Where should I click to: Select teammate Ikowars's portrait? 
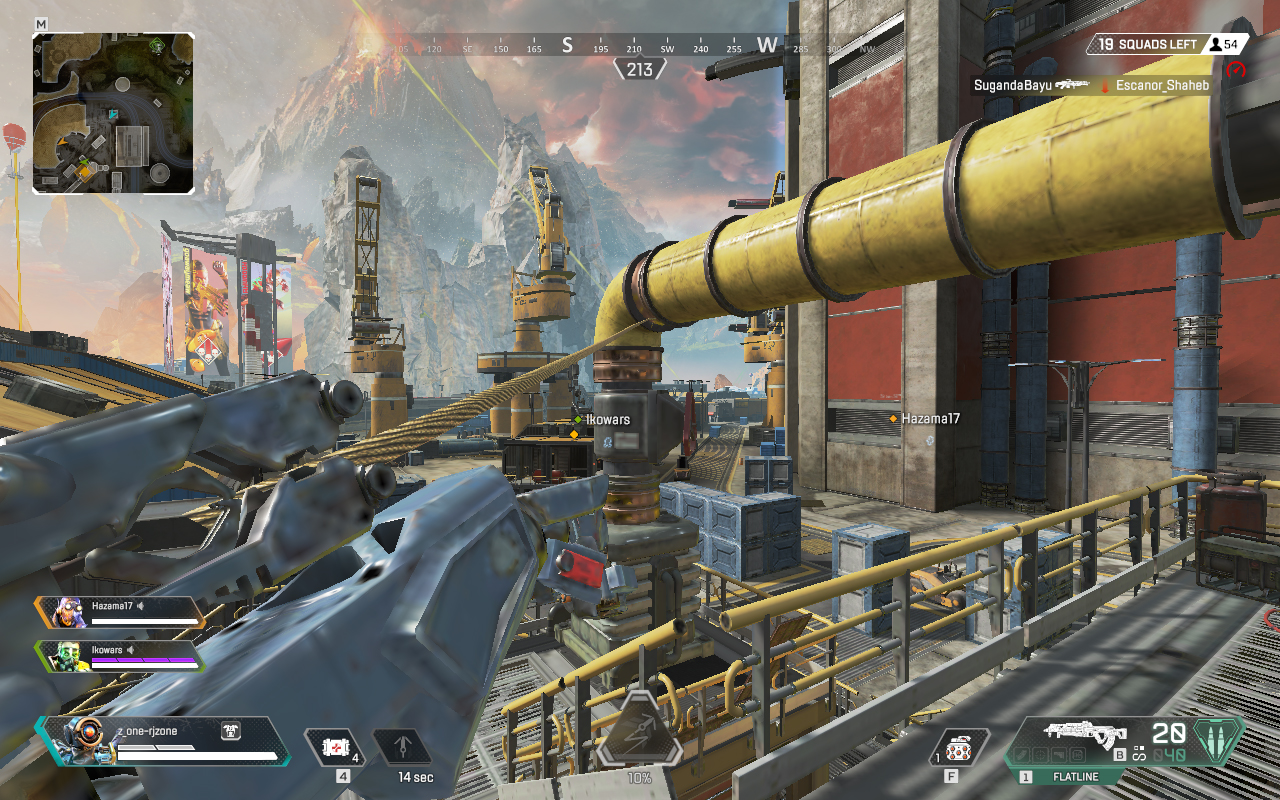point(66,655)
